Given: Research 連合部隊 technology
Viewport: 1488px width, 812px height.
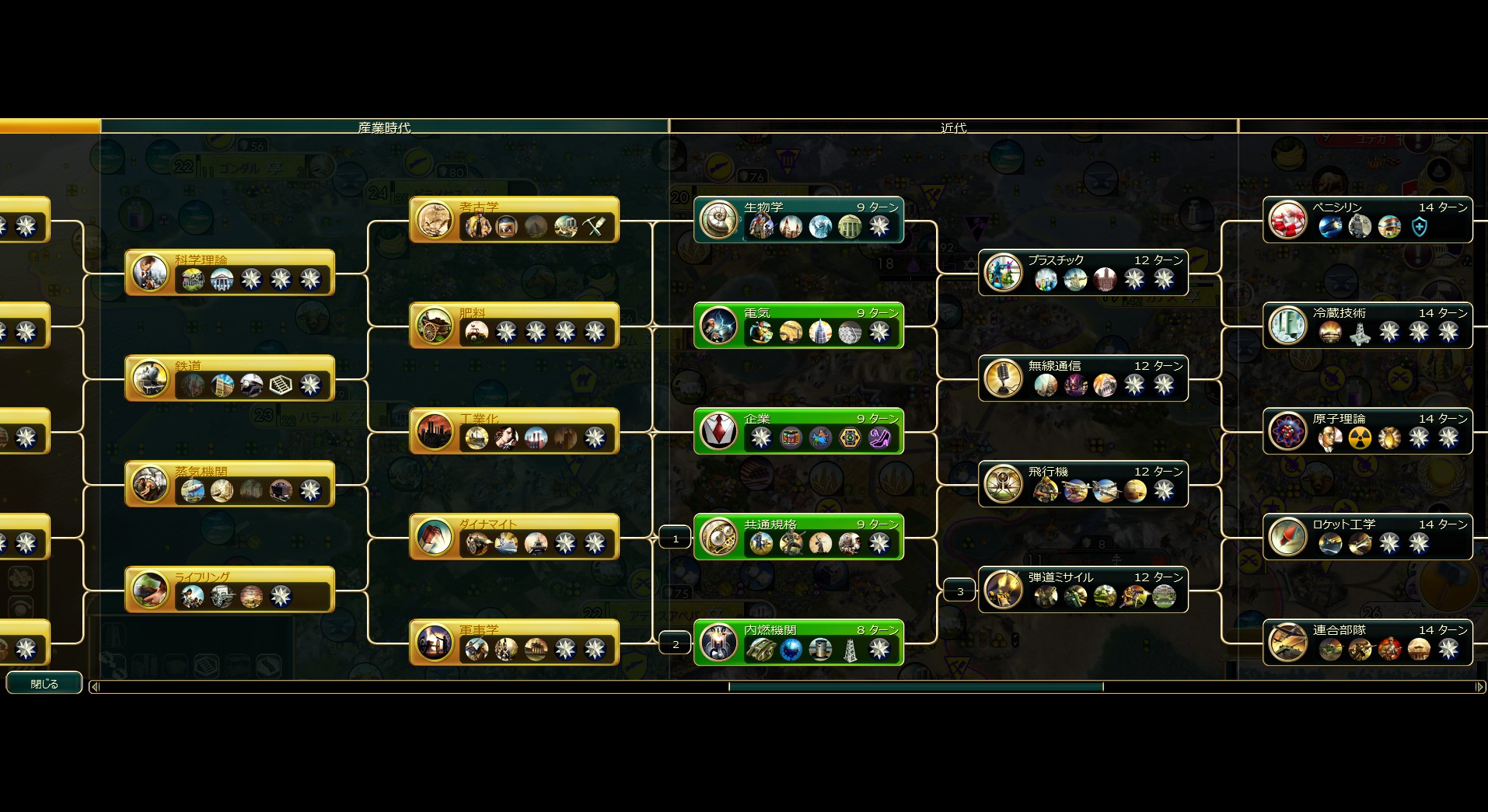Looking at the screenshot, I should 1367,642.
